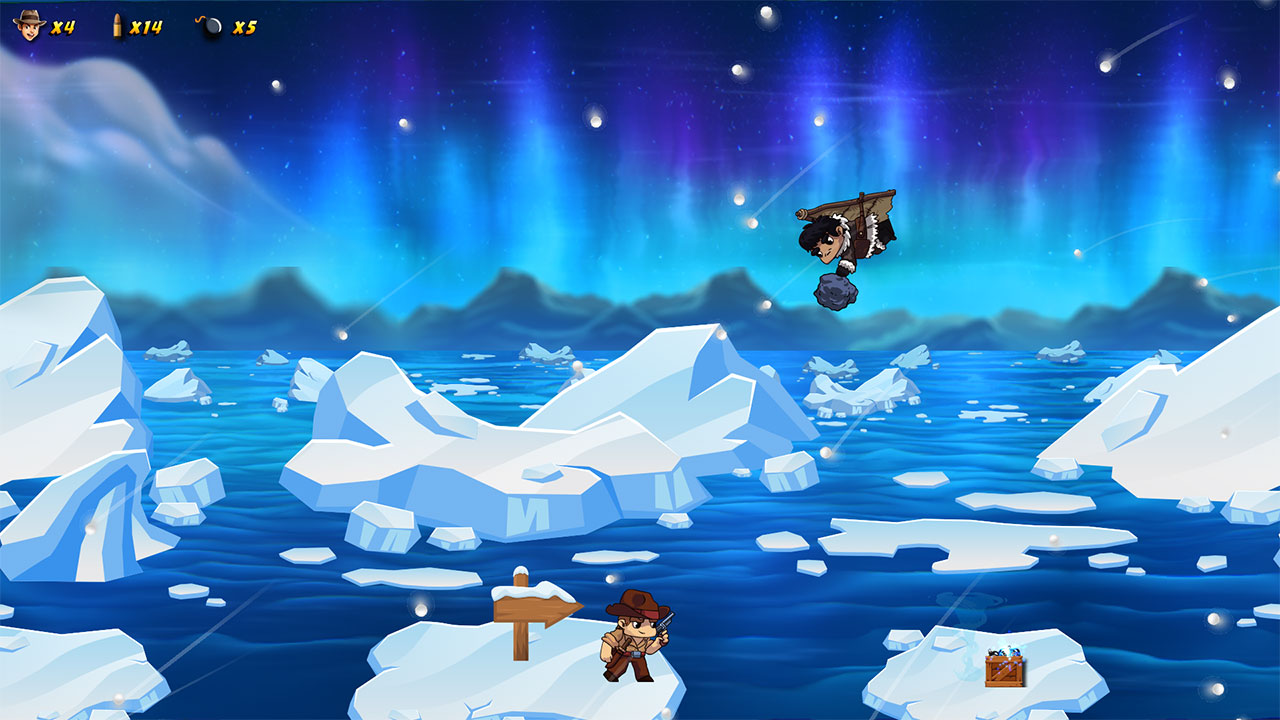The image size is (1280, 720).
Task: Select the iceberg on the far left
Action: point(60,400)
